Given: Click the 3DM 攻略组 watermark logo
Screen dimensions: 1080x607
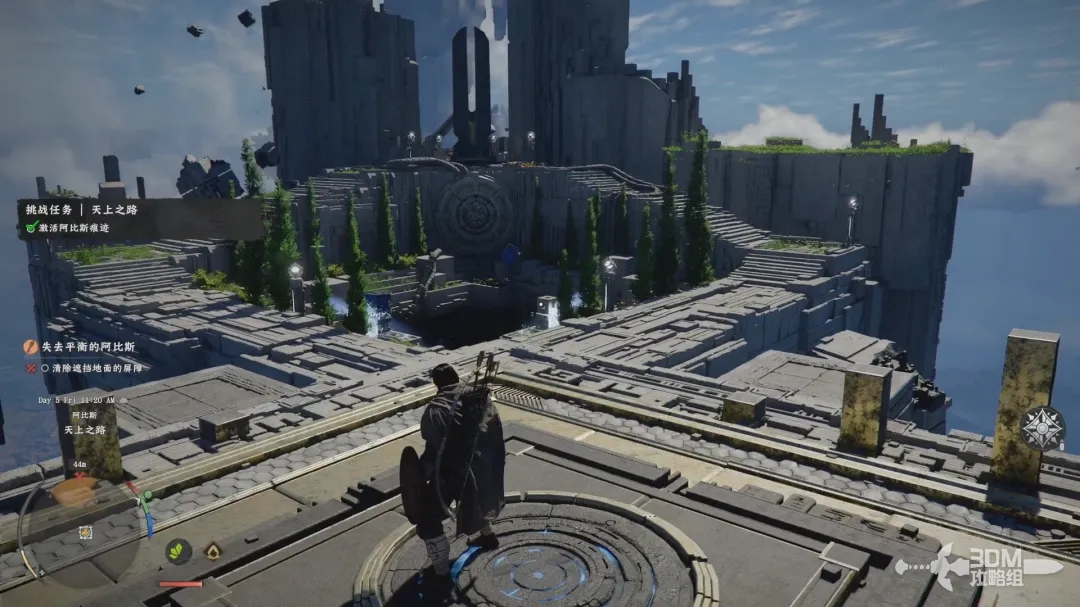Looking at the screenshot, I should point(980,567).
